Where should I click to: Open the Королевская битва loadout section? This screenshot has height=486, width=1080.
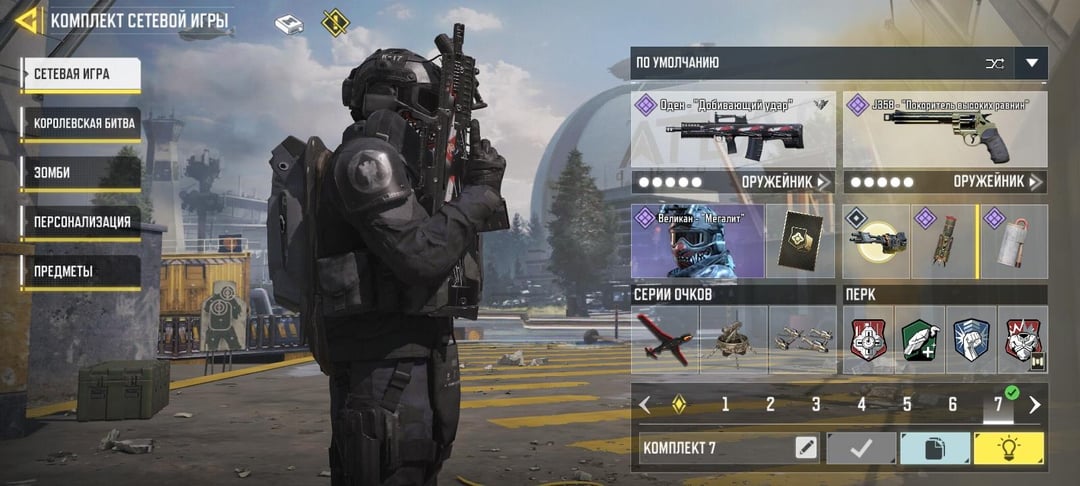point(80,123)
